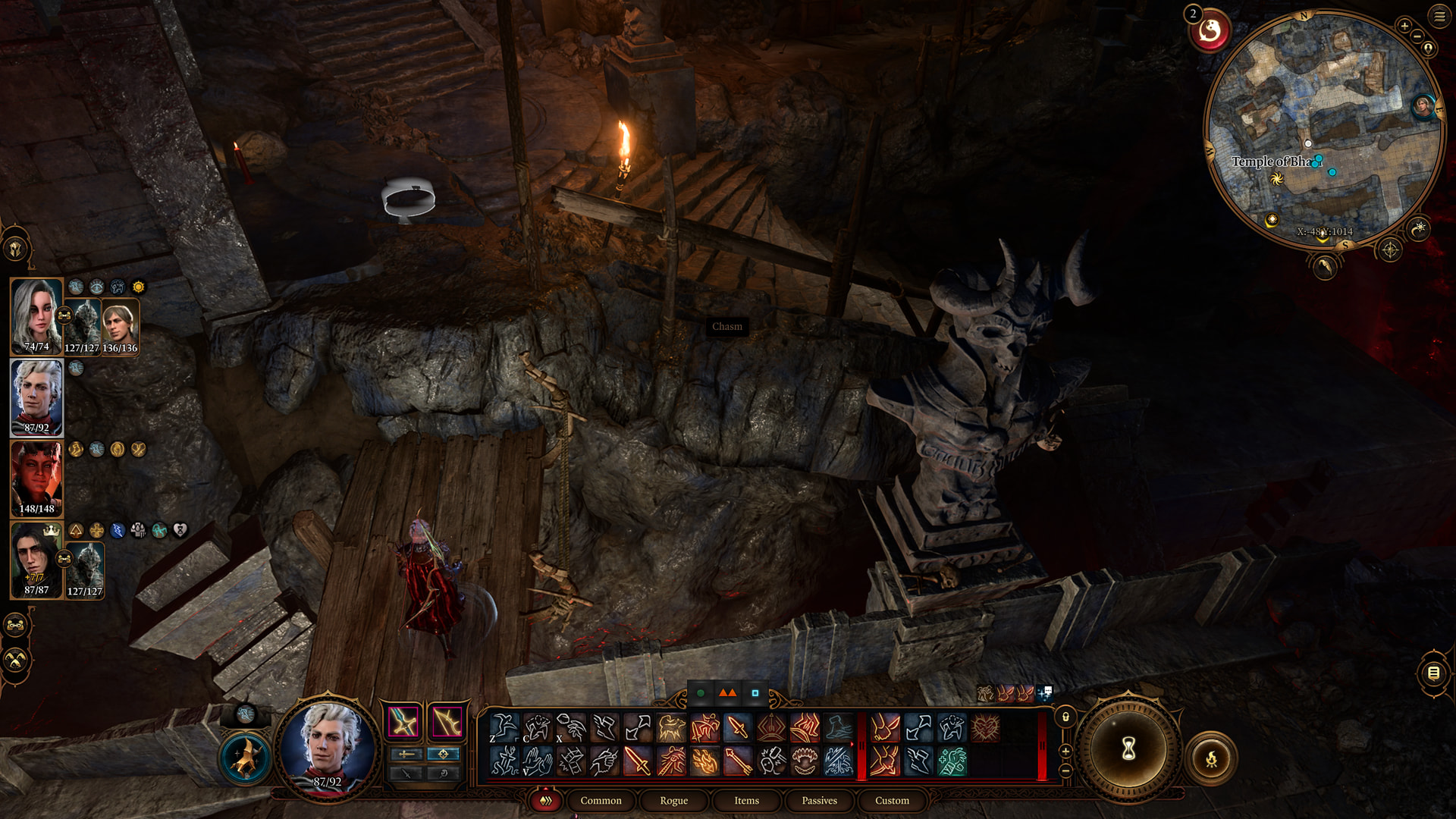Show the Items hotbar tab
Viewport: 1456px width, 819px height.
click(746, 801)
